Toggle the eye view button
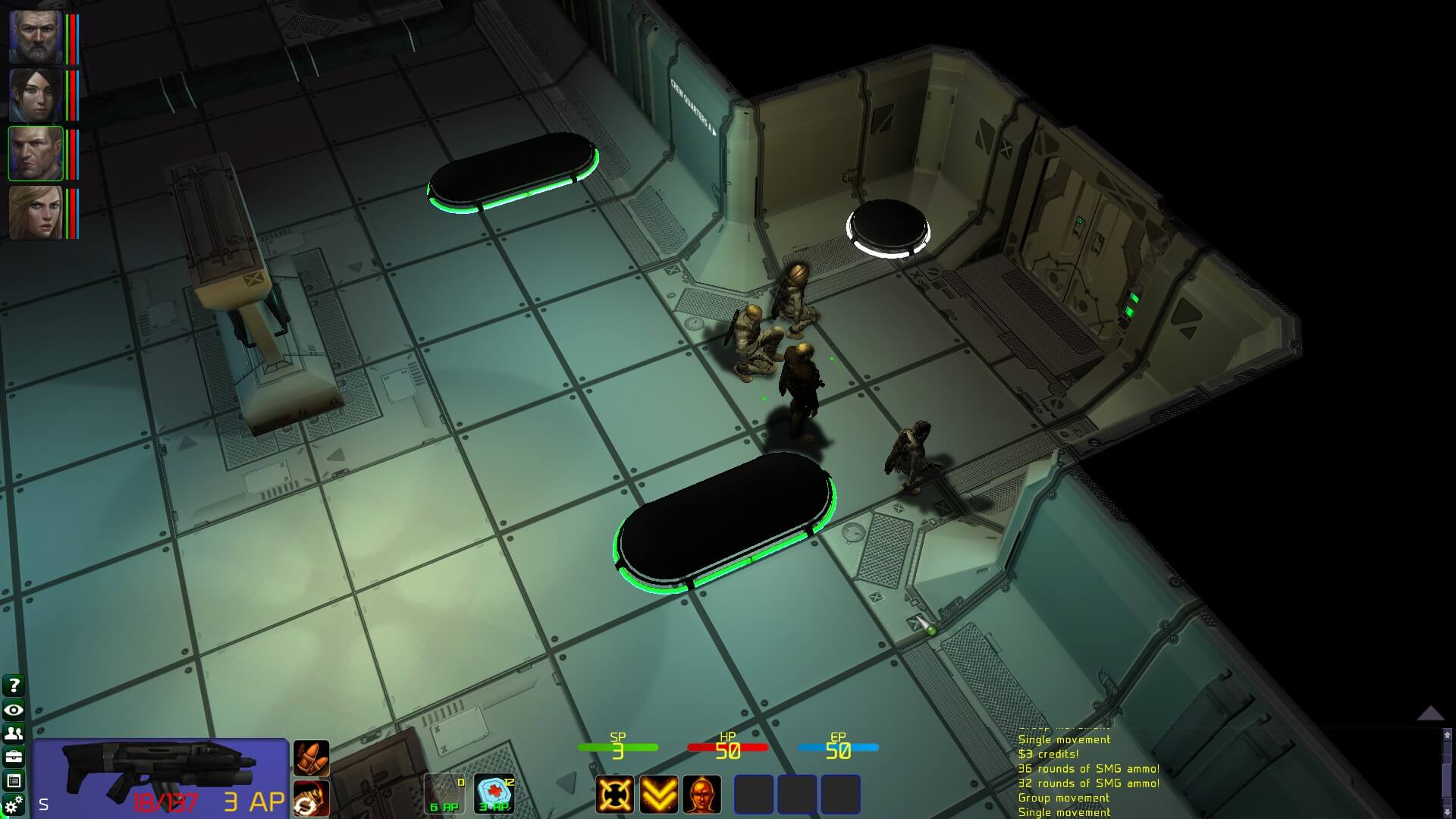Viewport: 1456px width, 819px height. [14, 710]
